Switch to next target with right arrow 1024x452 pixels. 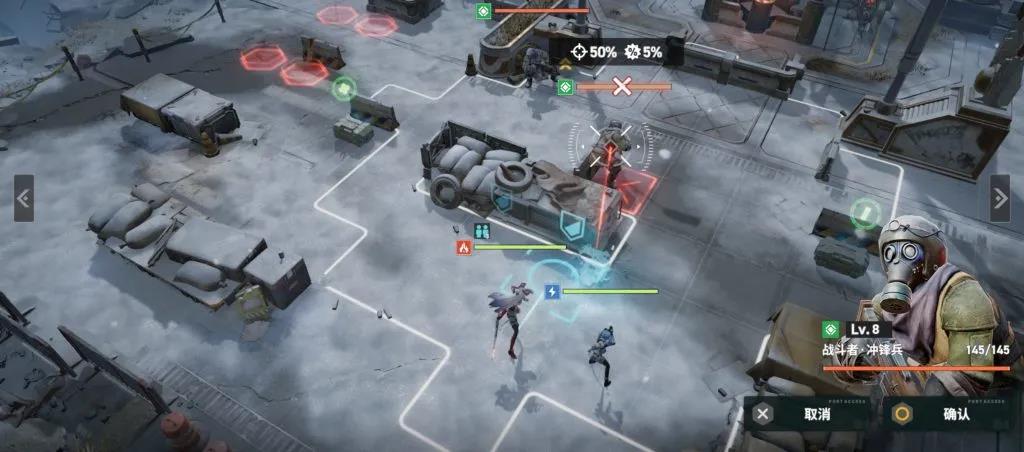tap(999, 198)
